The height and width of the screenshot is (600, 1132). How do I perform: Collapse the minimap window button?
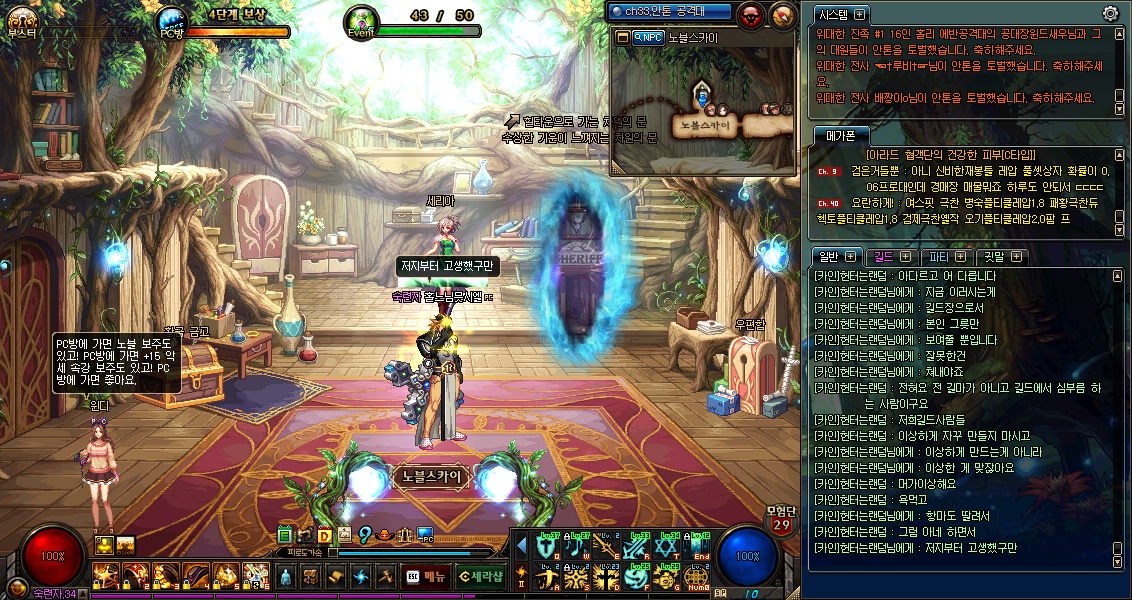point(622,37)
